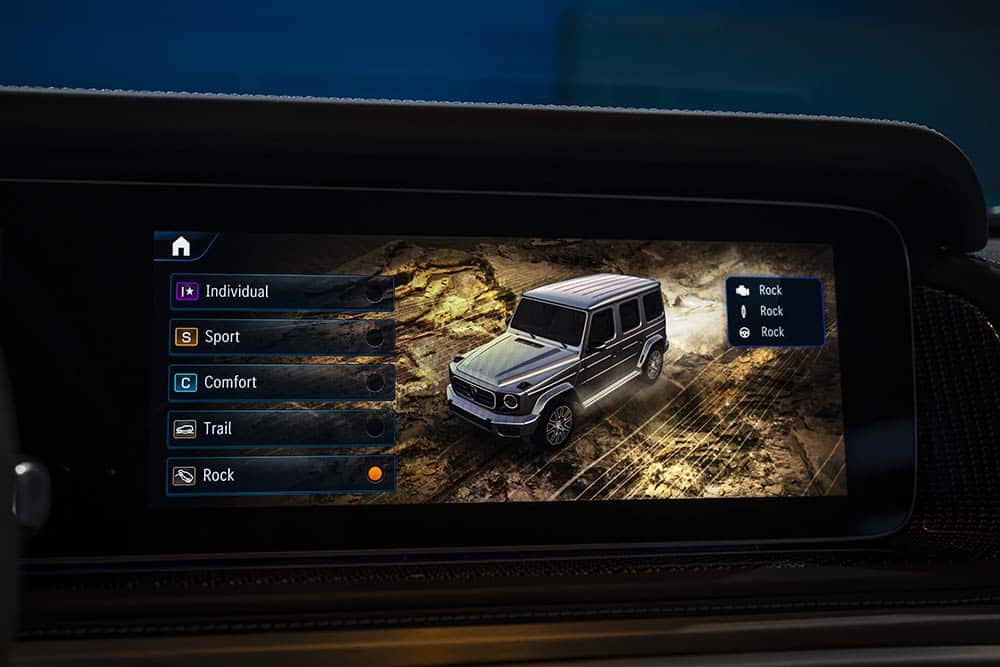The height and width of the screenshot is (667, 1000).
Task: Open the Rock settings summary panel
Action: click(x=775, y=311)
